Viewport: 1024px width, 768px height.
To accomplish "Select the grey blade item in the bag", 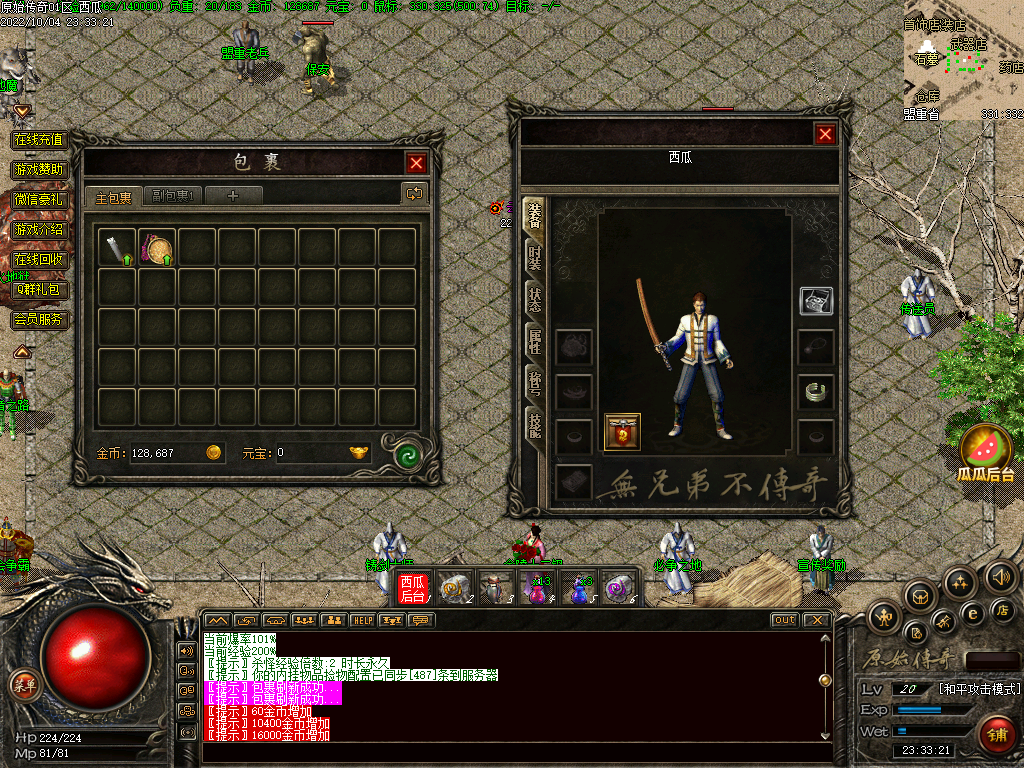I will (117, 248).
